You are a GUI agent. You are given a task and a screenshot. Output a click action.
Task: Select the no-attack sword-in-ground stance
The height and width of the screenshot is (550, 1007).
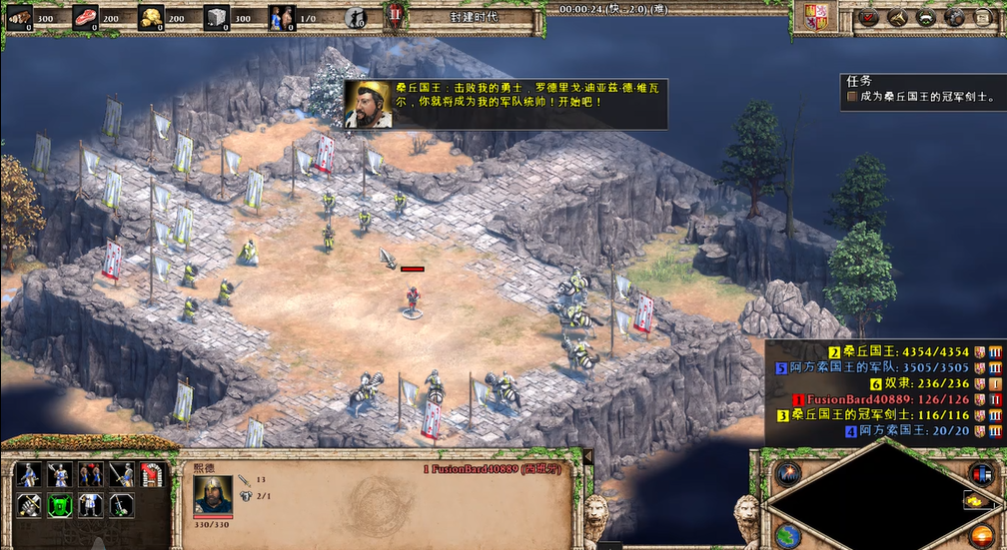(x=122, y=505)
